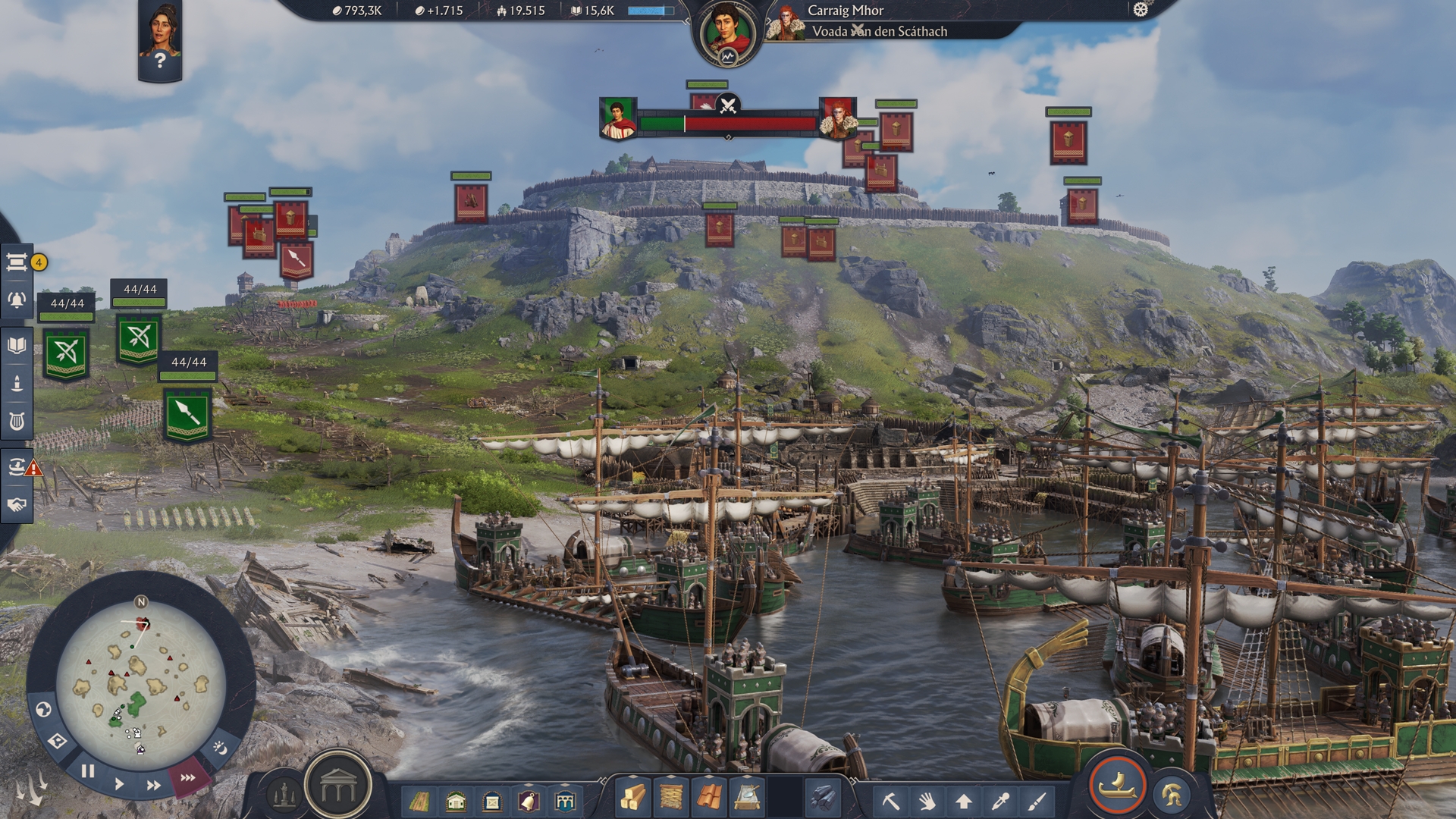Screen dimensions: 1456x819
Task: Choose the roof tiles building category
Action: click(x=709, y=797)
